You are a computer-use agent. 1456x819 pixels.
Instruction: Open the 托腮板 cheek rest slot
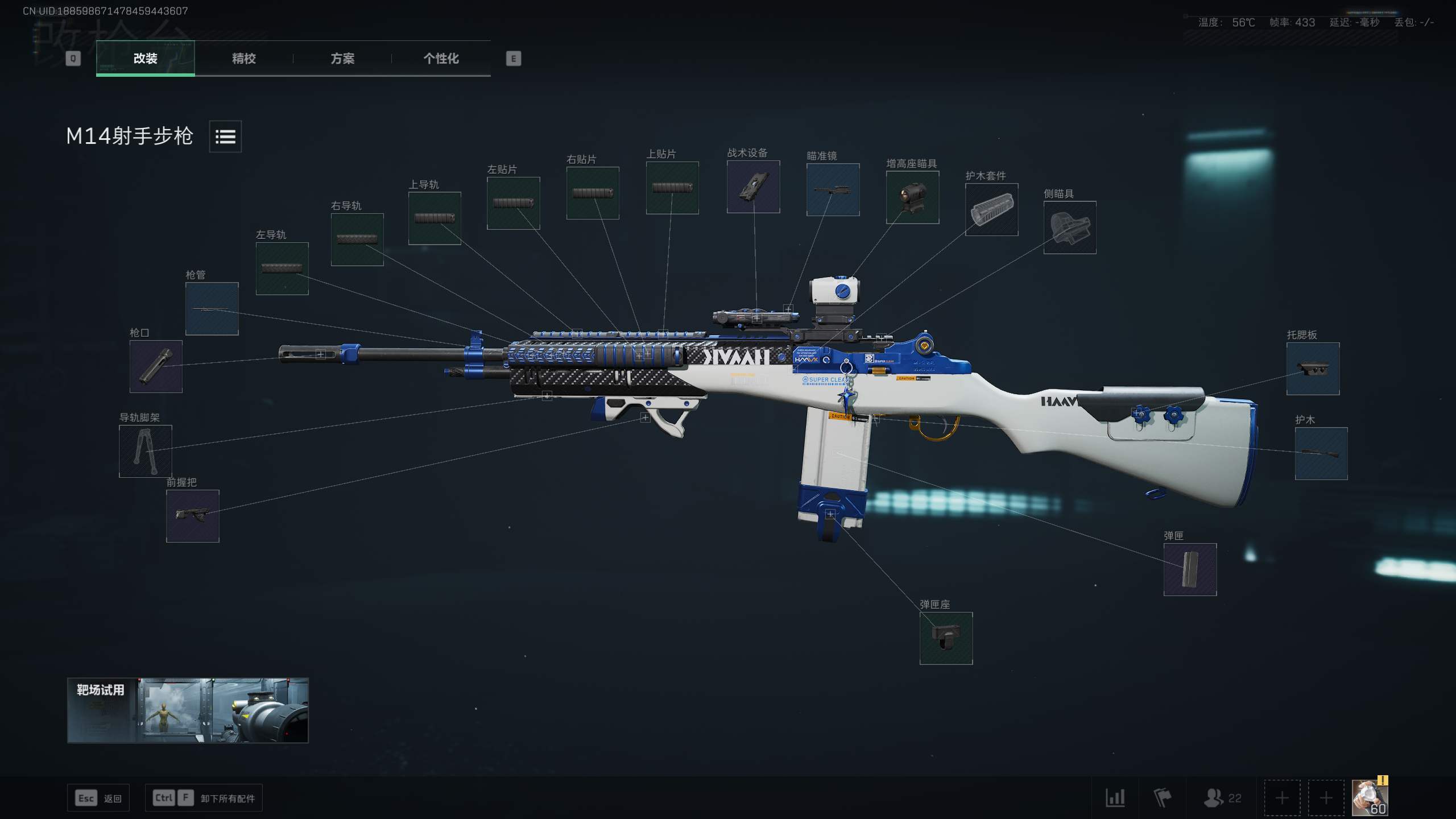point(1313,370)
